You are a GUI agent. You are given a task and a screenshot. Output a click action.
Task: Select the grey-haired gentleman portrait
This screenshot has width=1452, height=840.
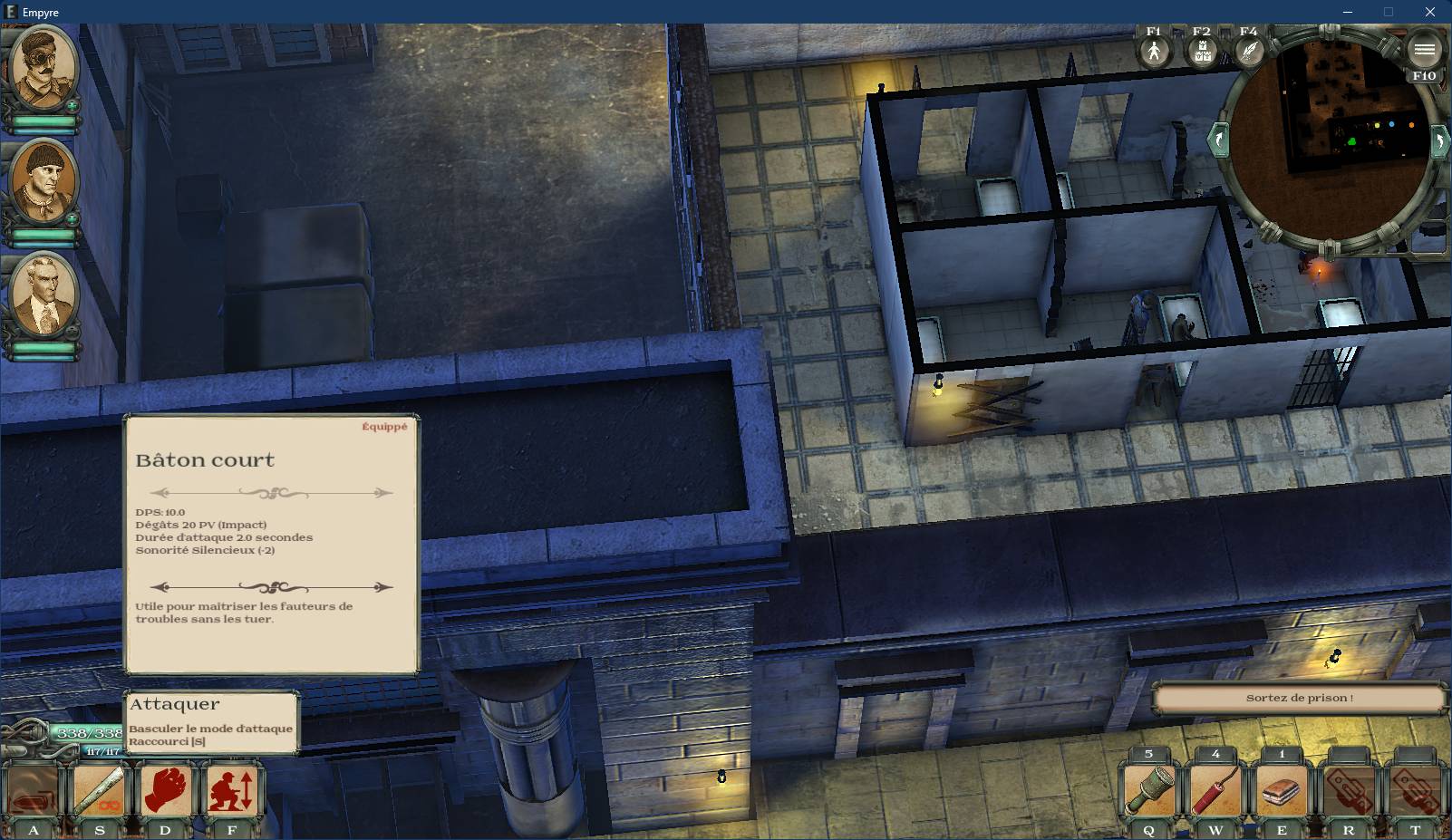[43, 296]
